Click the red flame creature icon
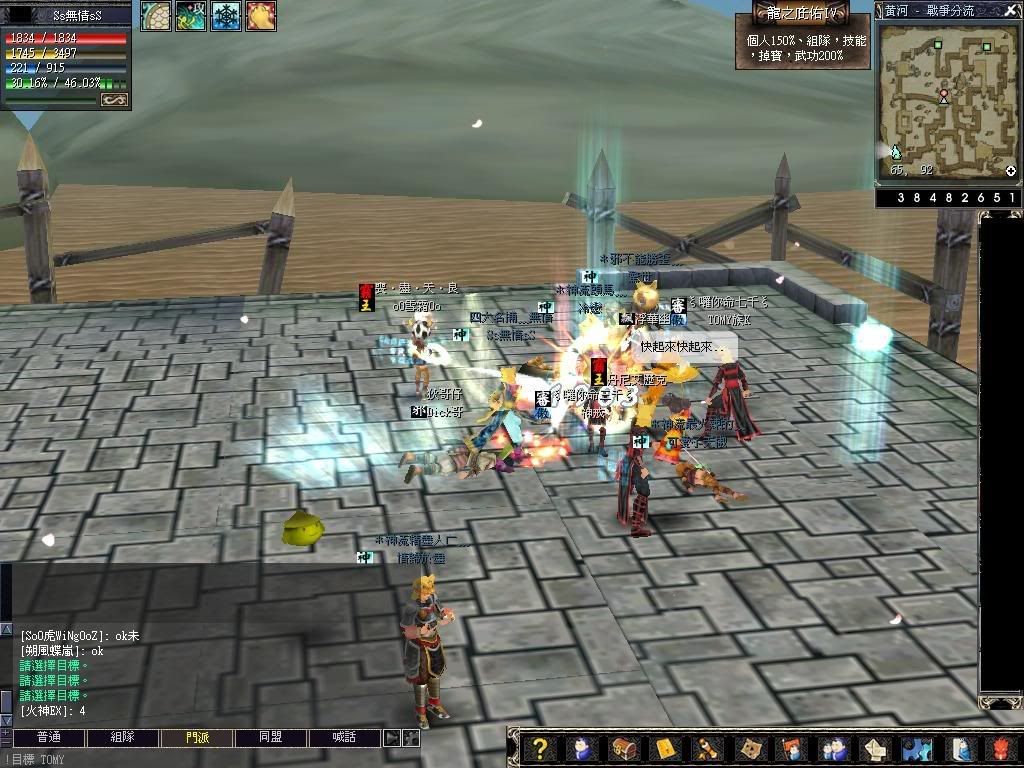This screenshot has width=1024, height=768. (x=1002, y=749)
